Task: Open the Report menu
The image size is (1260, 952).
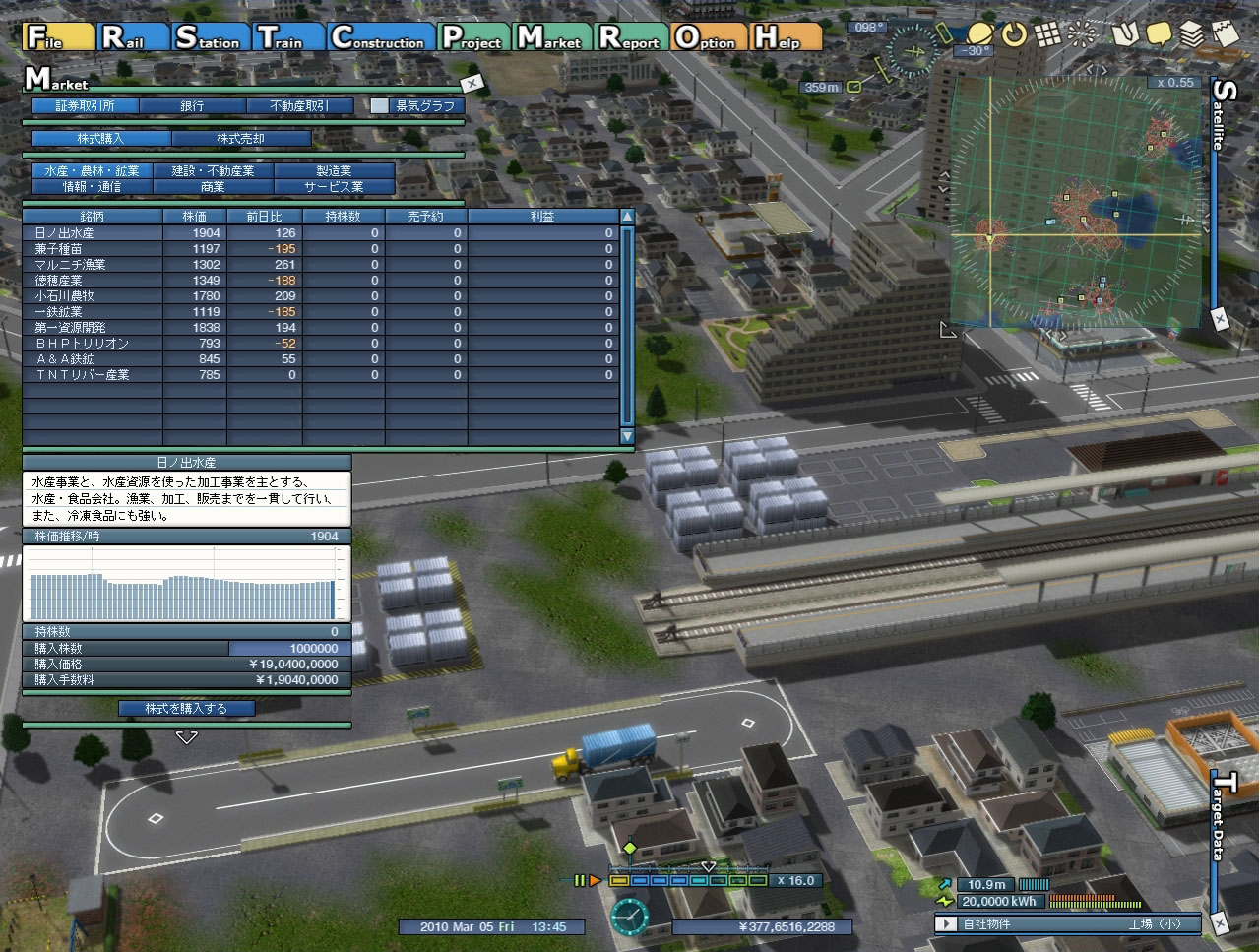Action: click(630, 37)
